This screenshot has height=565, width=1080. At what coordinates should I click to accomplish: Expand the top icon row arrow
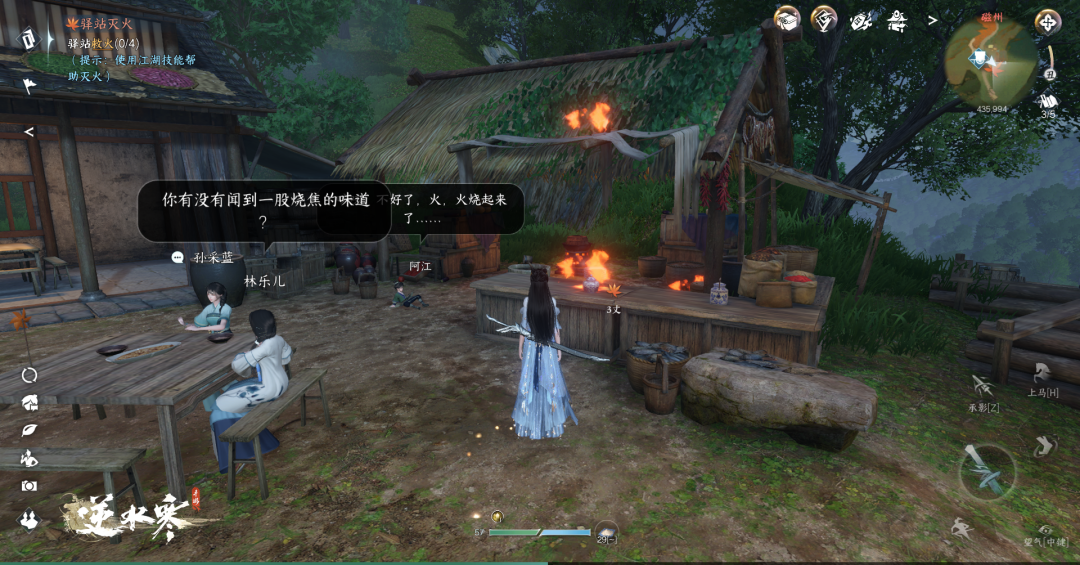[x=932, y=20]
